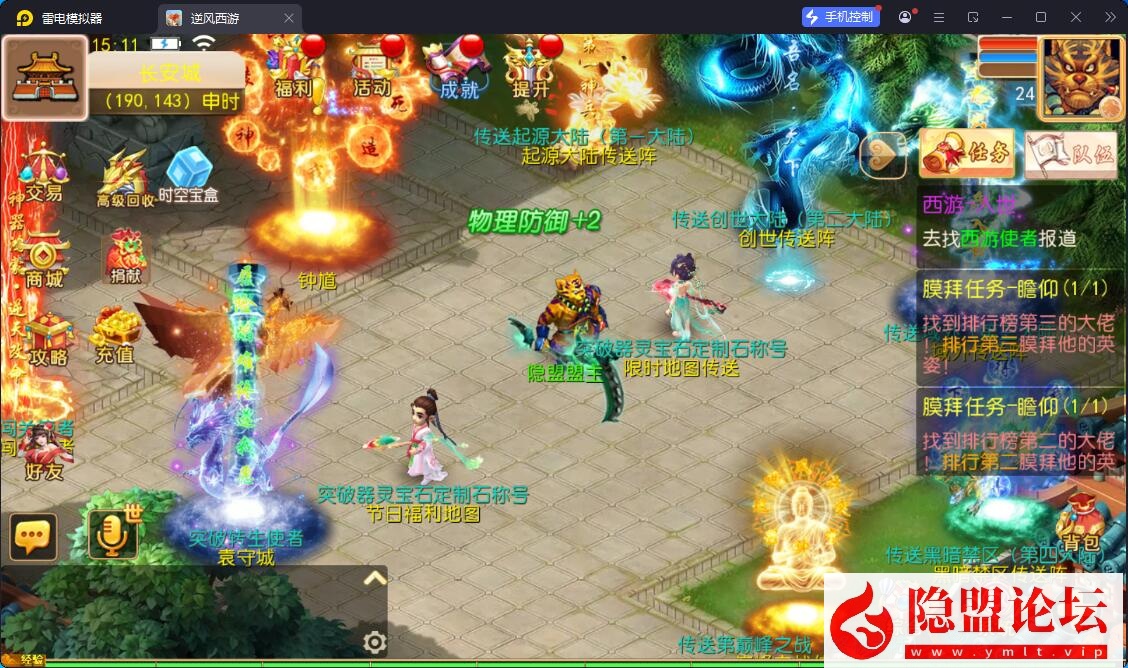Open the 交易 trade icon
This screenshot has width=1128, height=668.
coord(43,173)
